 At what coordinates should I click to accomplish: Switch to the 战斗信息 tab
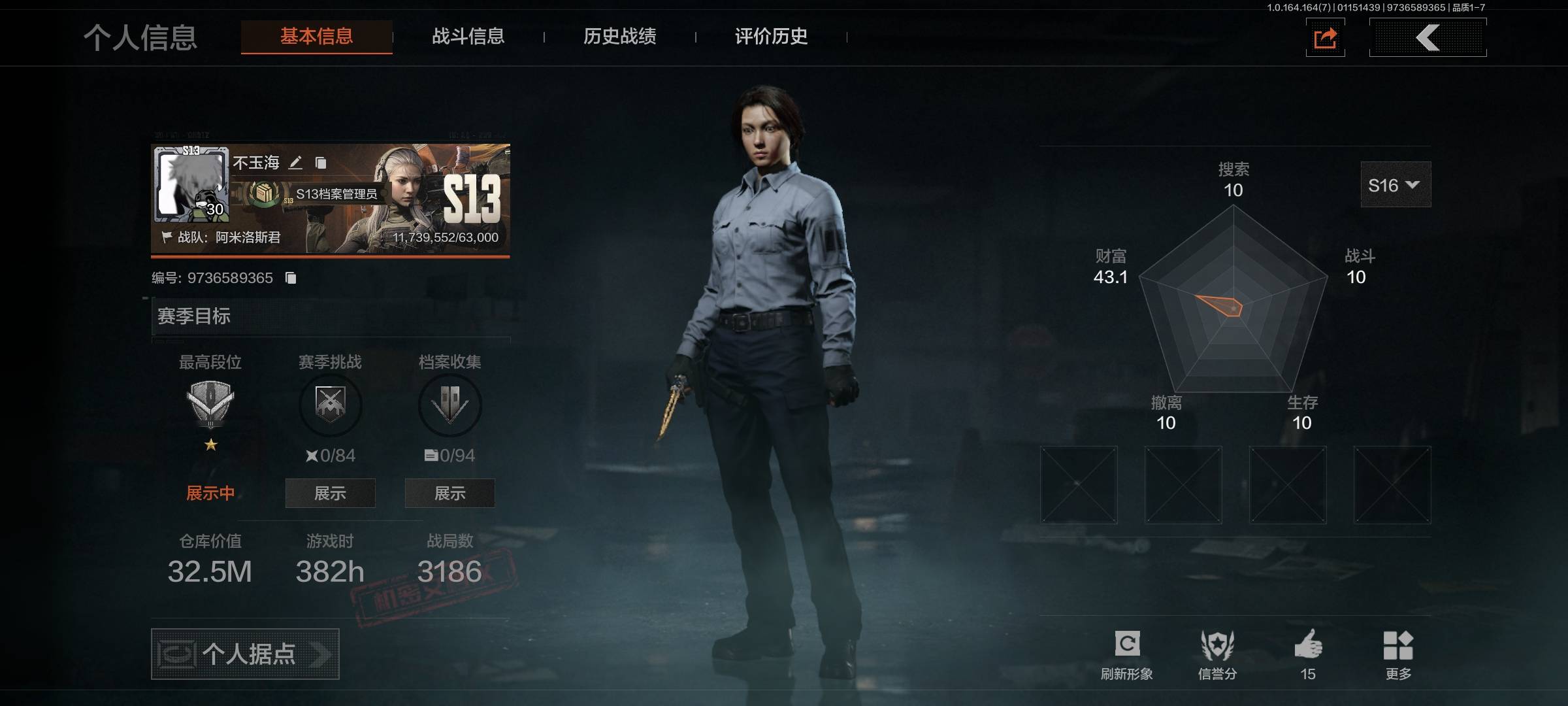(x=468, y=37)
